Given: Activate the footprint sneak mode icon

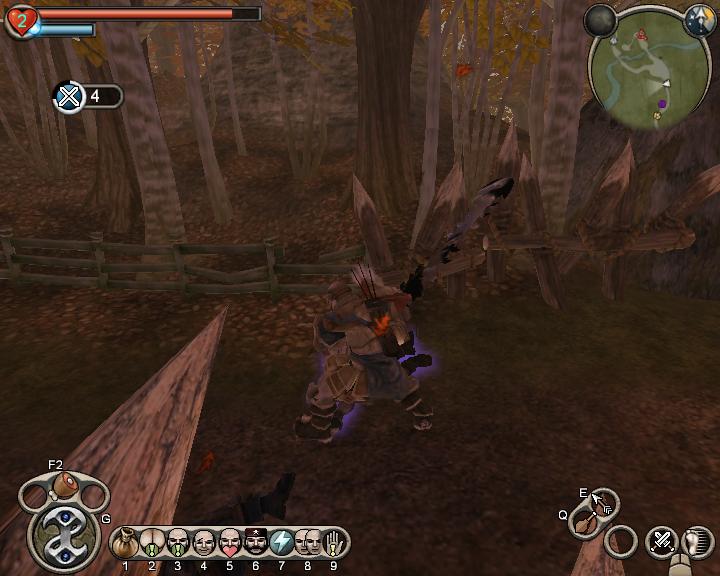Looking at the screenshot, I should point(697,542).
